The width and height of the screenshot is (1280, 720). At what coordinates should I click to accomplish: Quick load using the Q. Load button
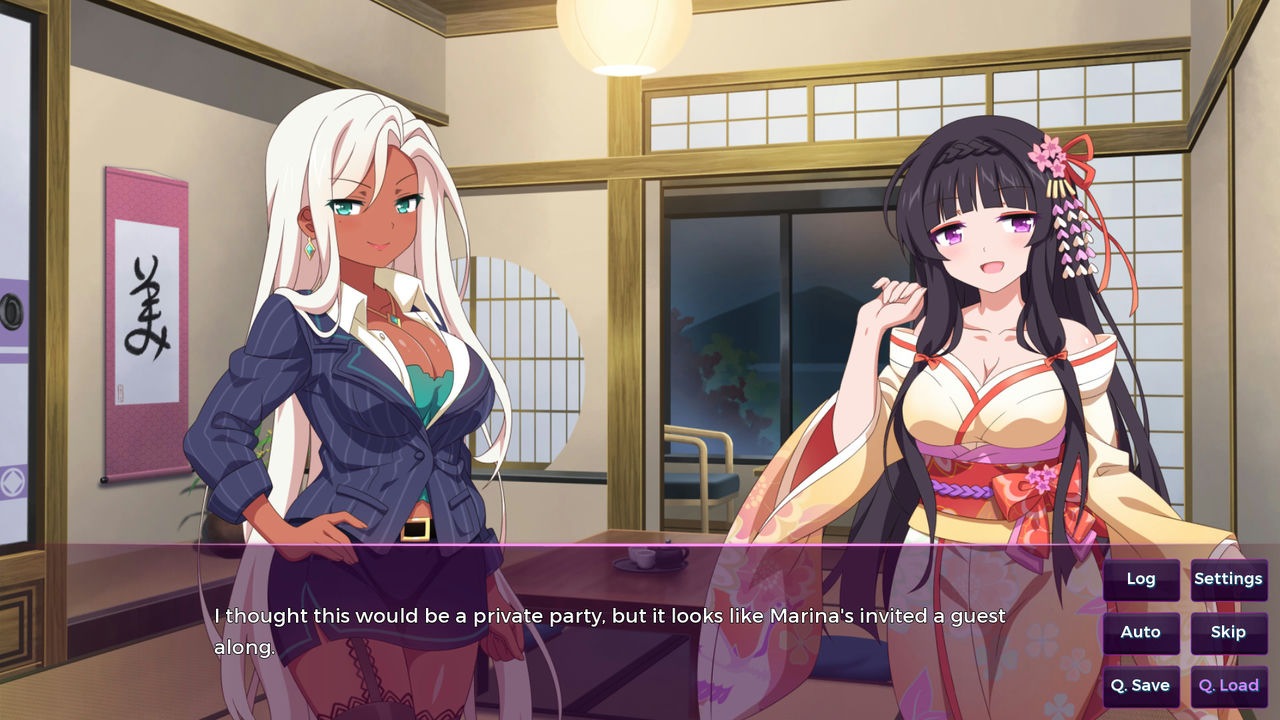pos(1228,686)
